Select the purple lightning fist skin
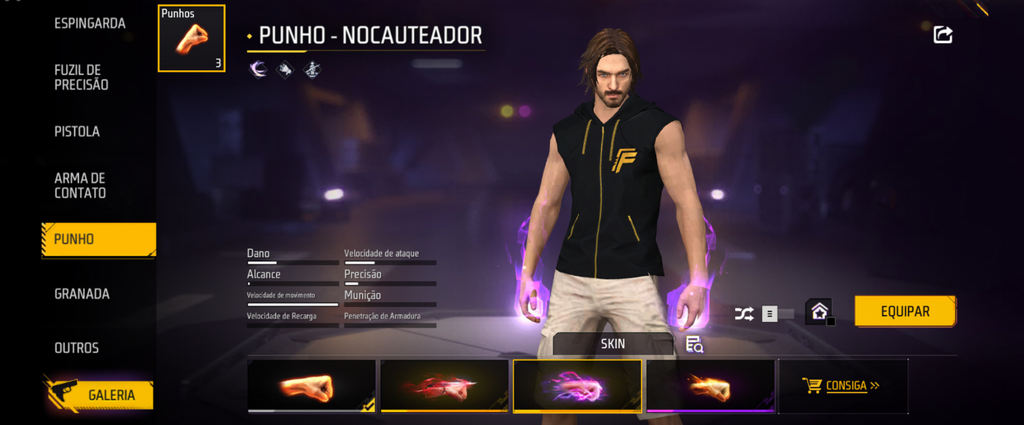Viewport: 1024px width, 425px height. coord(577,386)
